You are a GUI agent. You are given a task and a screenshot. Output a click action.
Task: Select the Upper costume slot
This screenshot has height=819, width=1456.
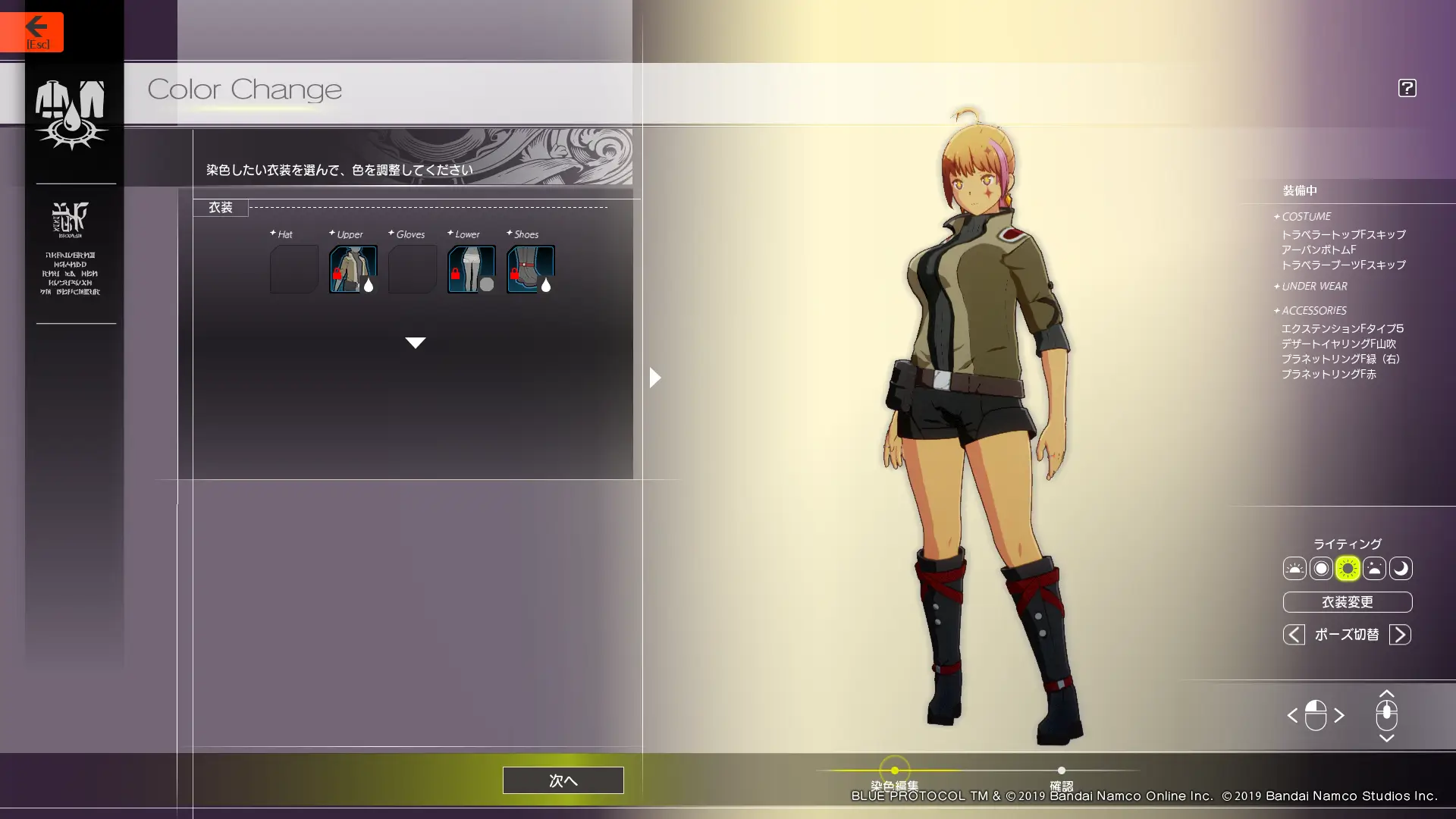(x=353, y=269)
